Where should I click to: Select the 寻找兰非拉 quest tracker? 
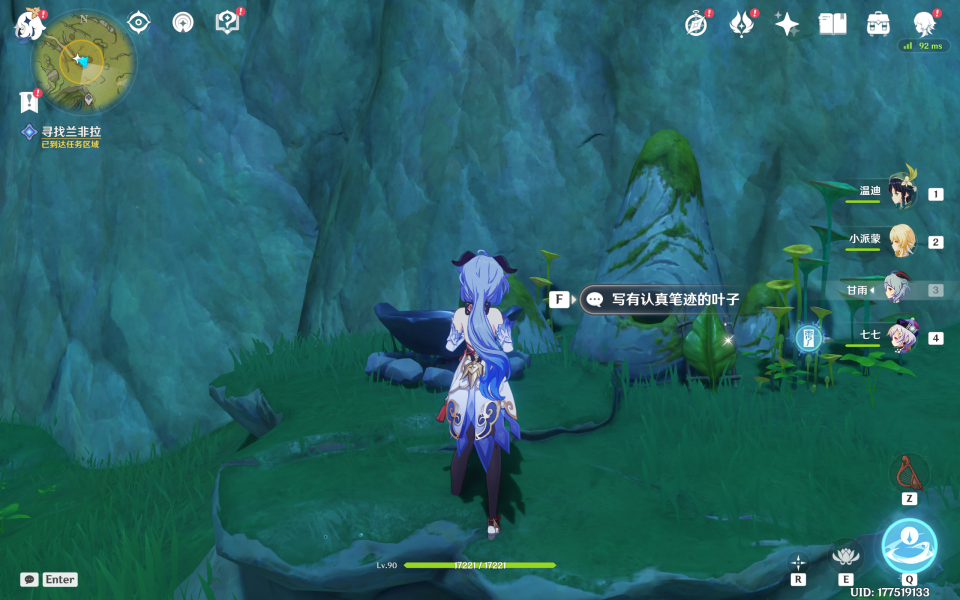click(x=70, y=132)
